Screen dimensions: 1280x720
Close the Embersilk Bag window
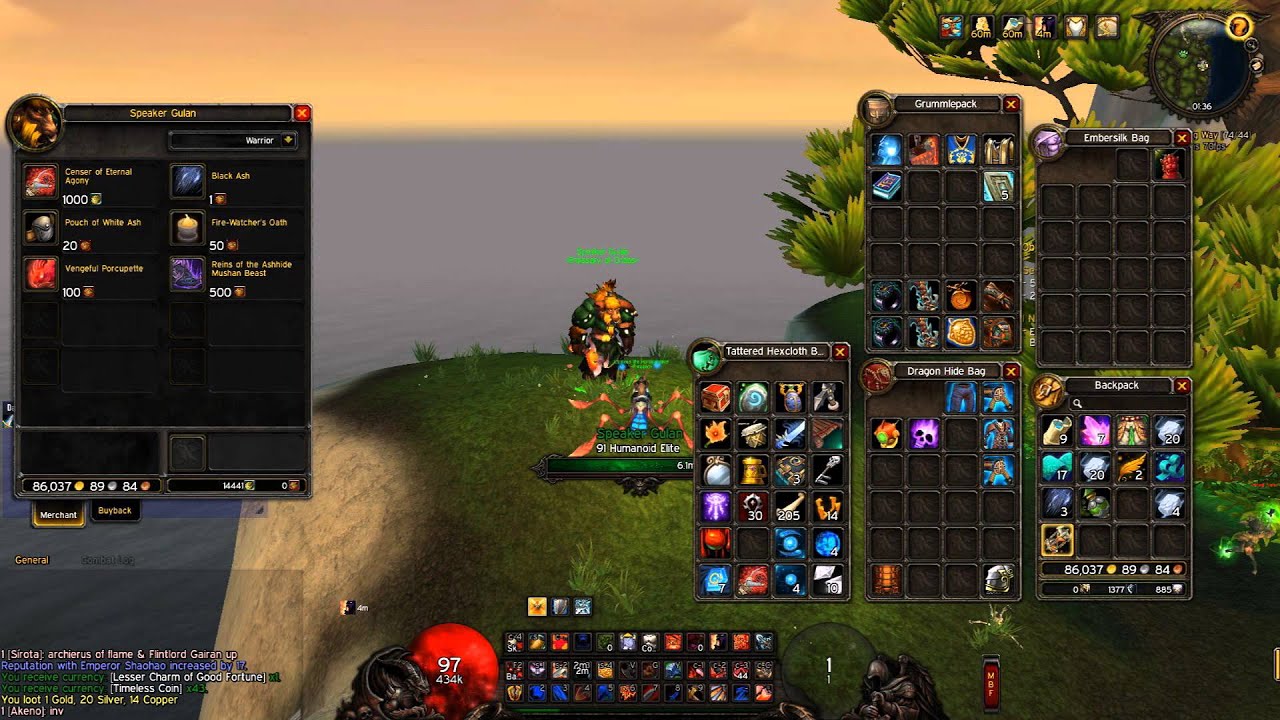click(1182, 138)
